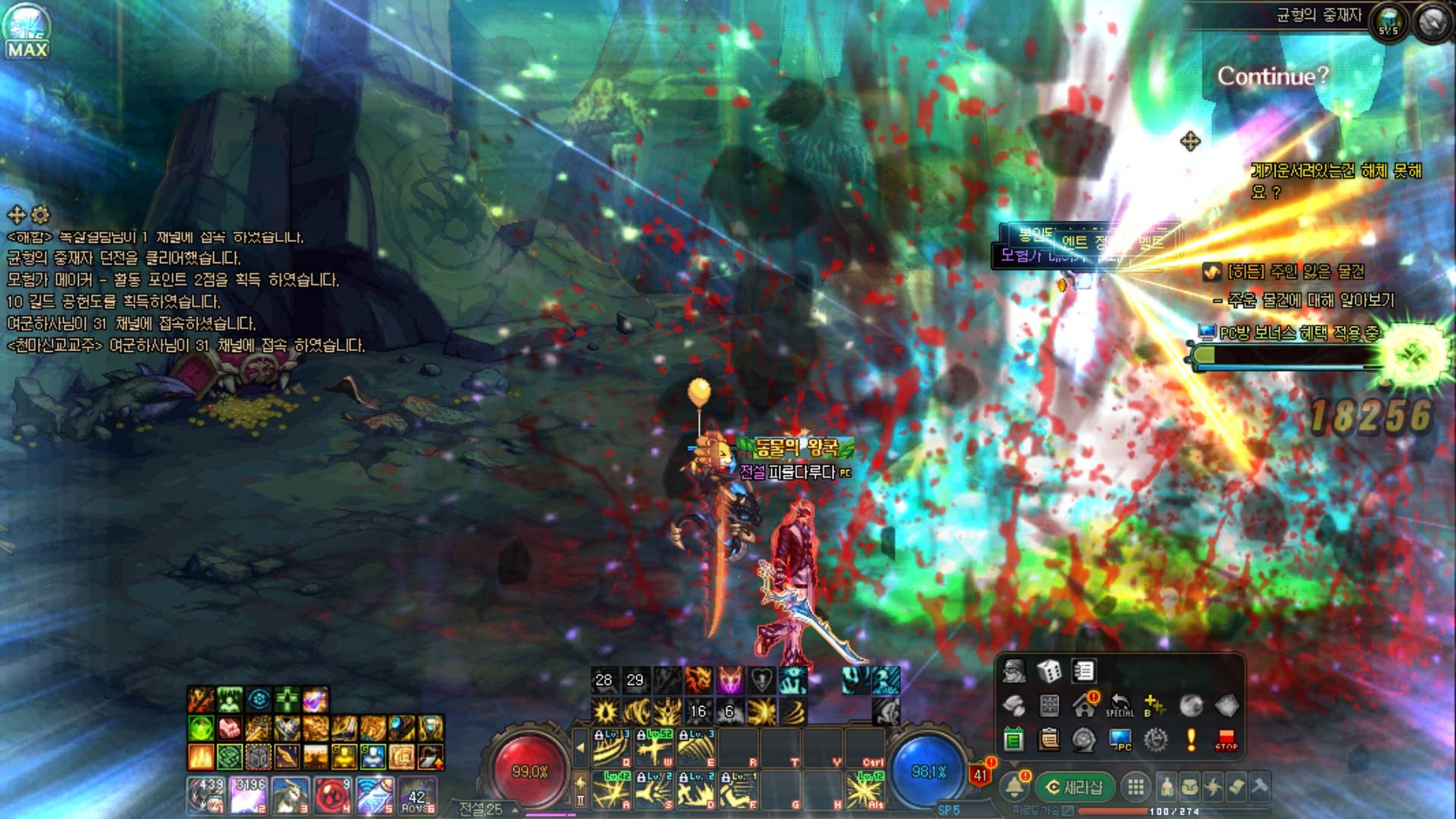
Task: Activate the Lv.12 skill on Alt
Action: [x=863, y=790]
